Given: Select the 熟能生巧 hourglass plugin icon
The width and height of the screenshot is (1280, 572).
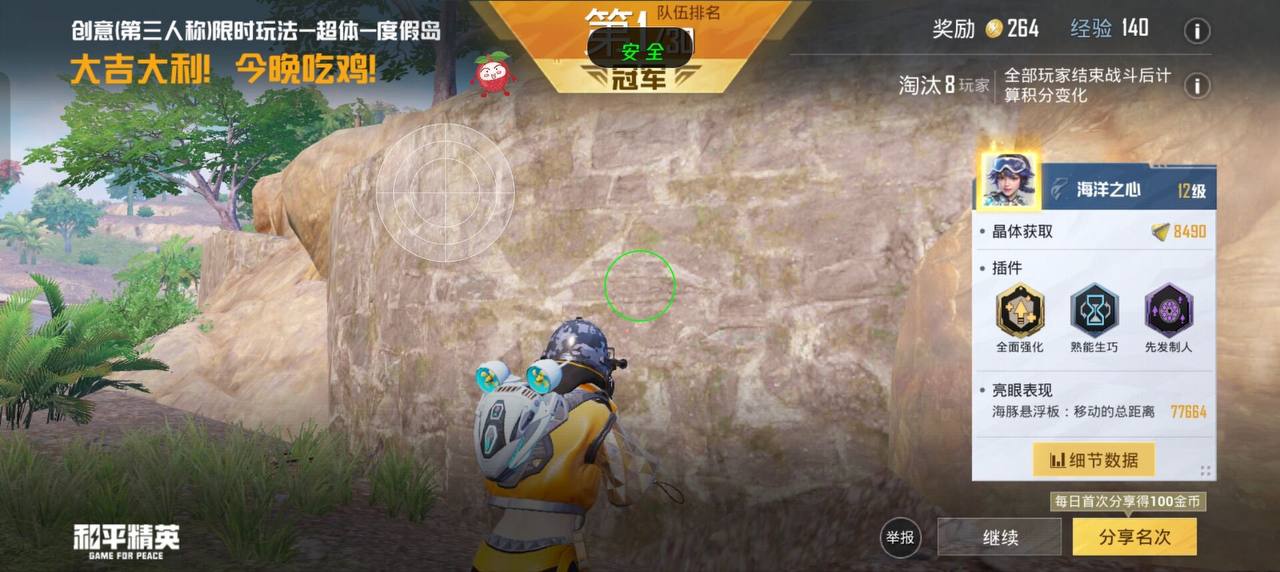Looking at the screenshot, I should [1094, 310].
